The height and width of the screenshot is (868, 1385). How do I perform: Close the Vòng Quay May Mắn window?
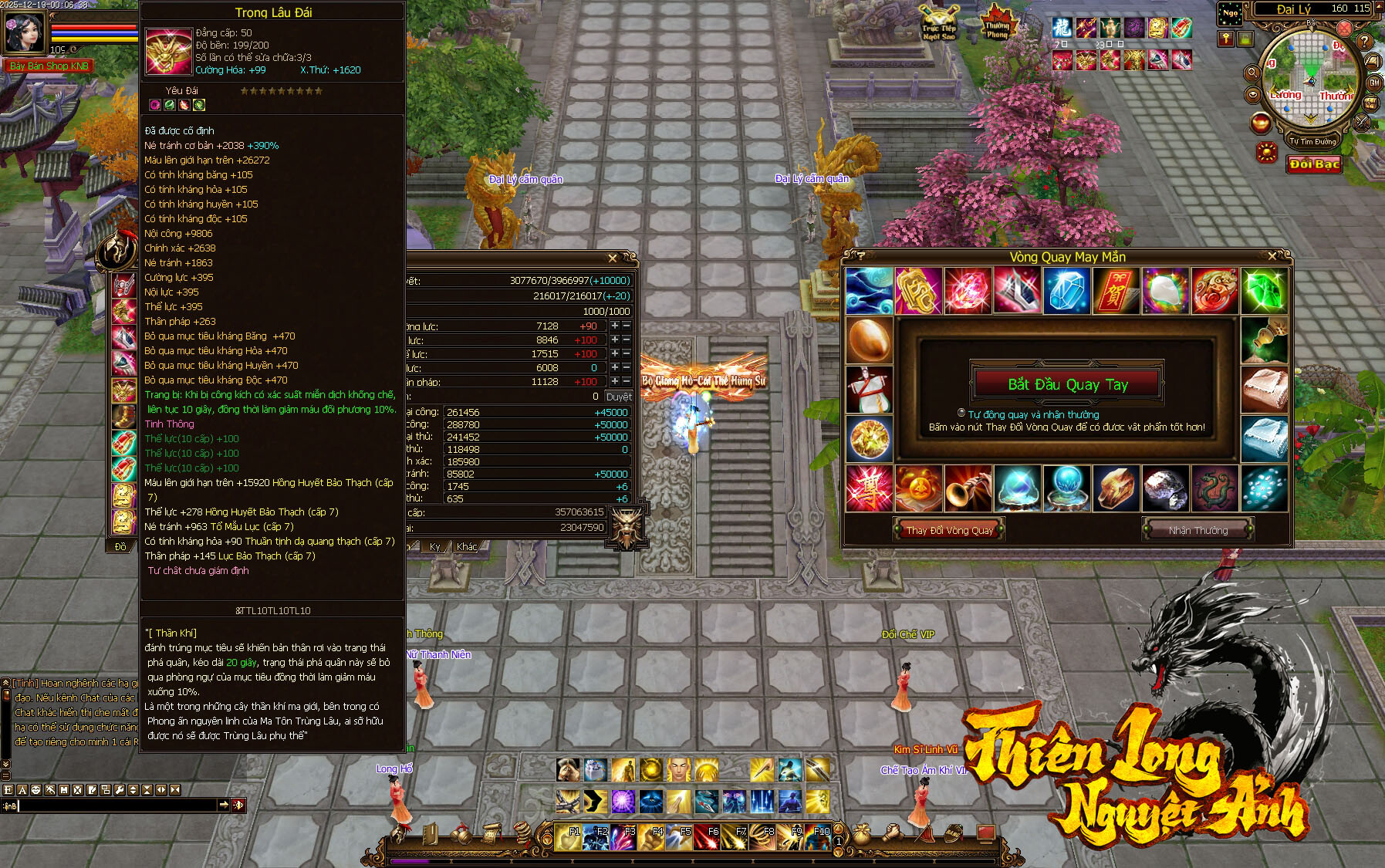[1272, 256]
